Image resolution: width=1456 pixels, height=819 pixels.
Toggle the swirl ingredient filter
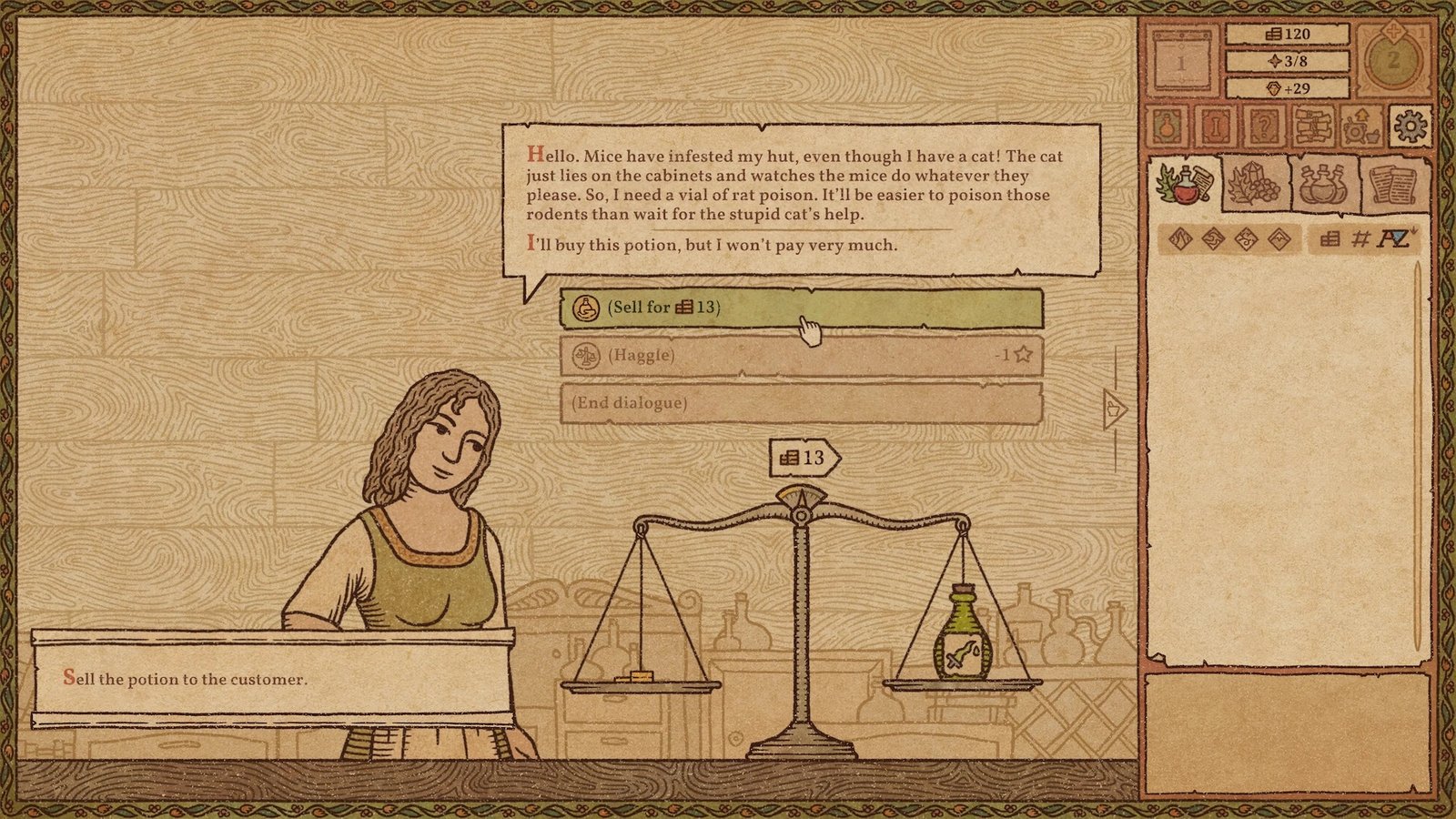(1212, 239)
